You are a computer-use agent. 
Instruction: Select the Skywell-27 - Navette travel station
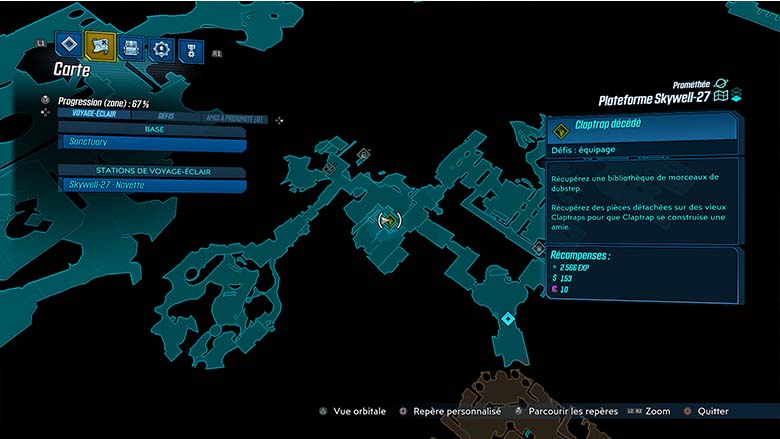tap(152, 185)
